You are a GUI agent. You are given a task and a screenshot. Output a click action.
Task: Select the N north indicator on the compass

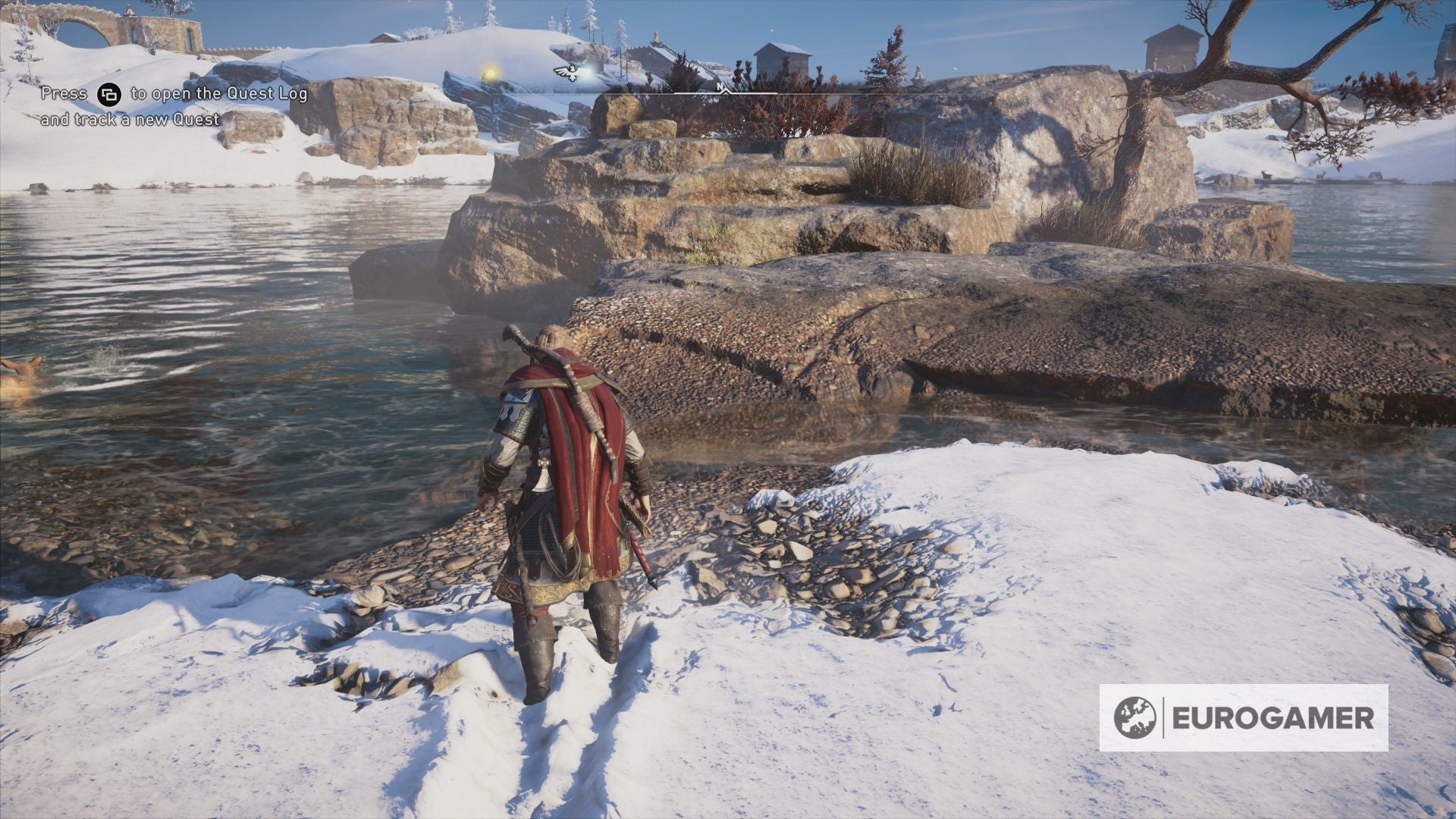pyautogui.click(x=720, y=87)
